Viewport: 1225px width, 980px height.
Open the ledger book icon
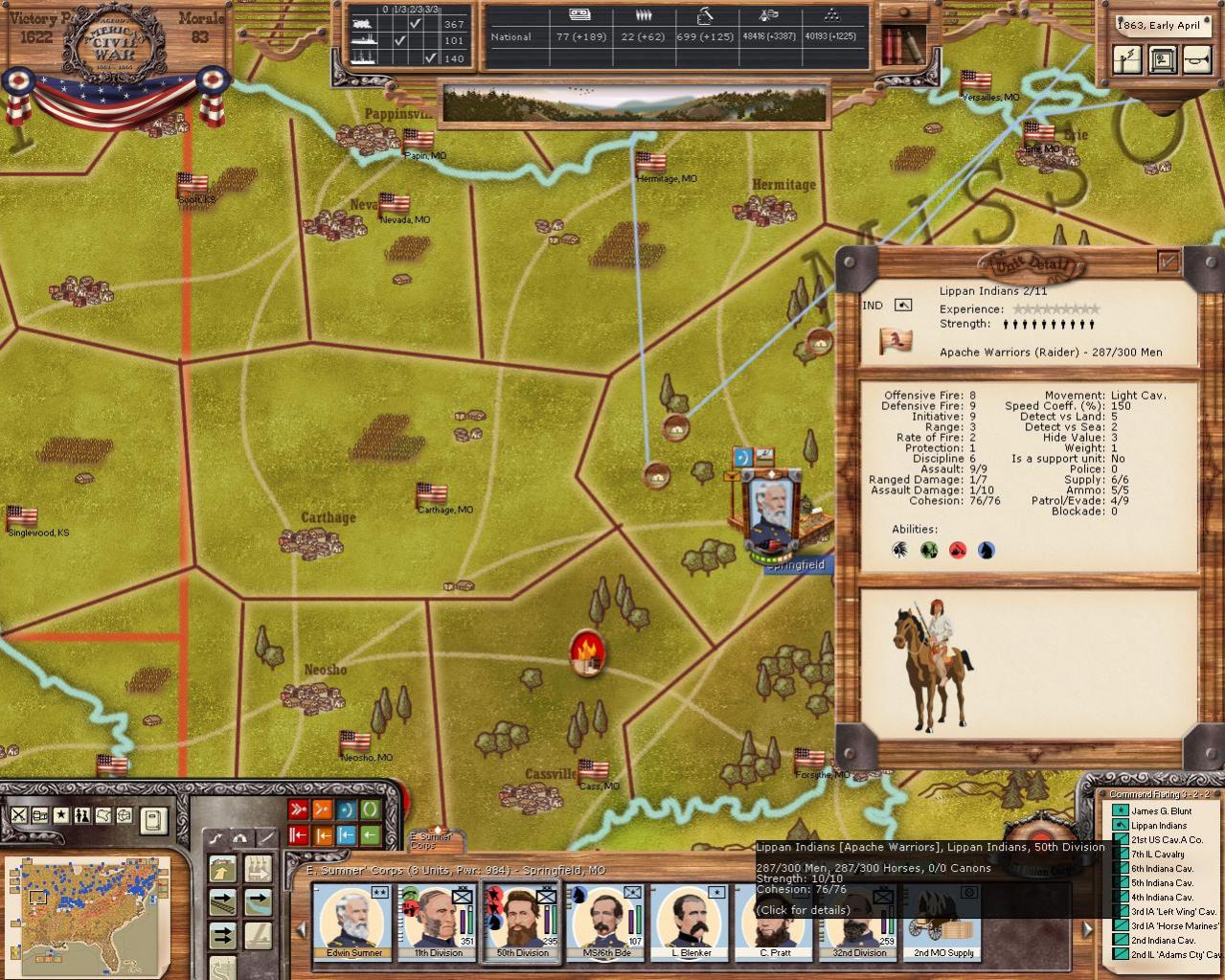(152, 820)
